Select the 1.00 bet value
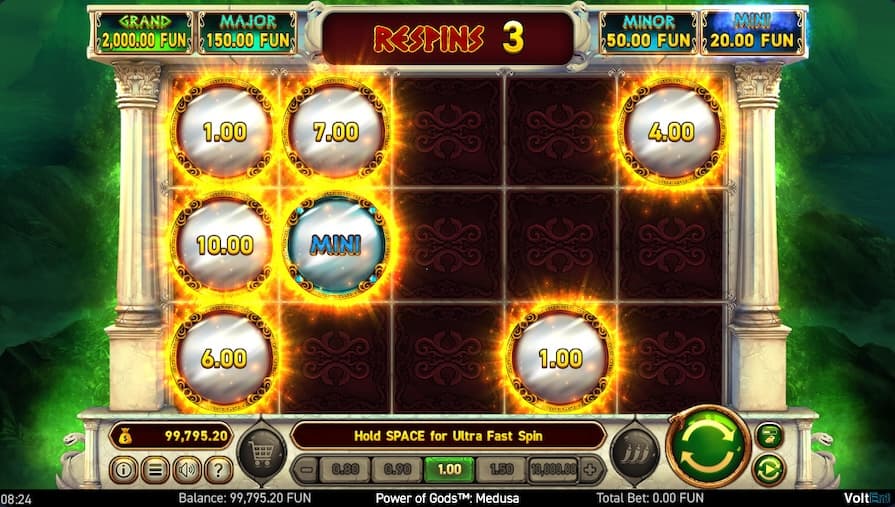Viewport: 895px width, 507px height. tap(449, 469)
